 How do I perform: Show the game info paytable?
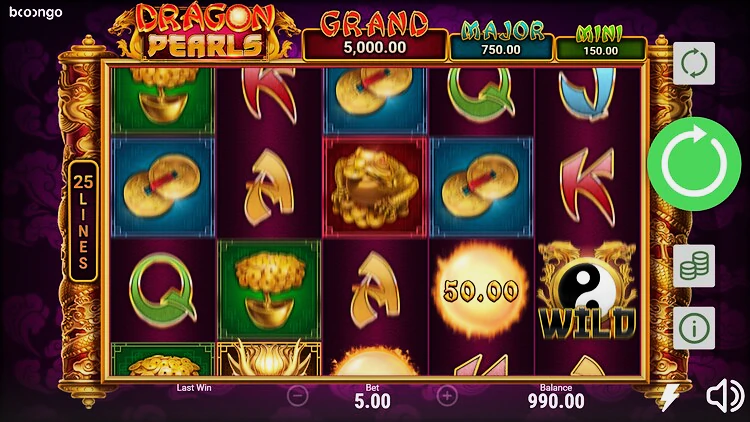[694, 327]
